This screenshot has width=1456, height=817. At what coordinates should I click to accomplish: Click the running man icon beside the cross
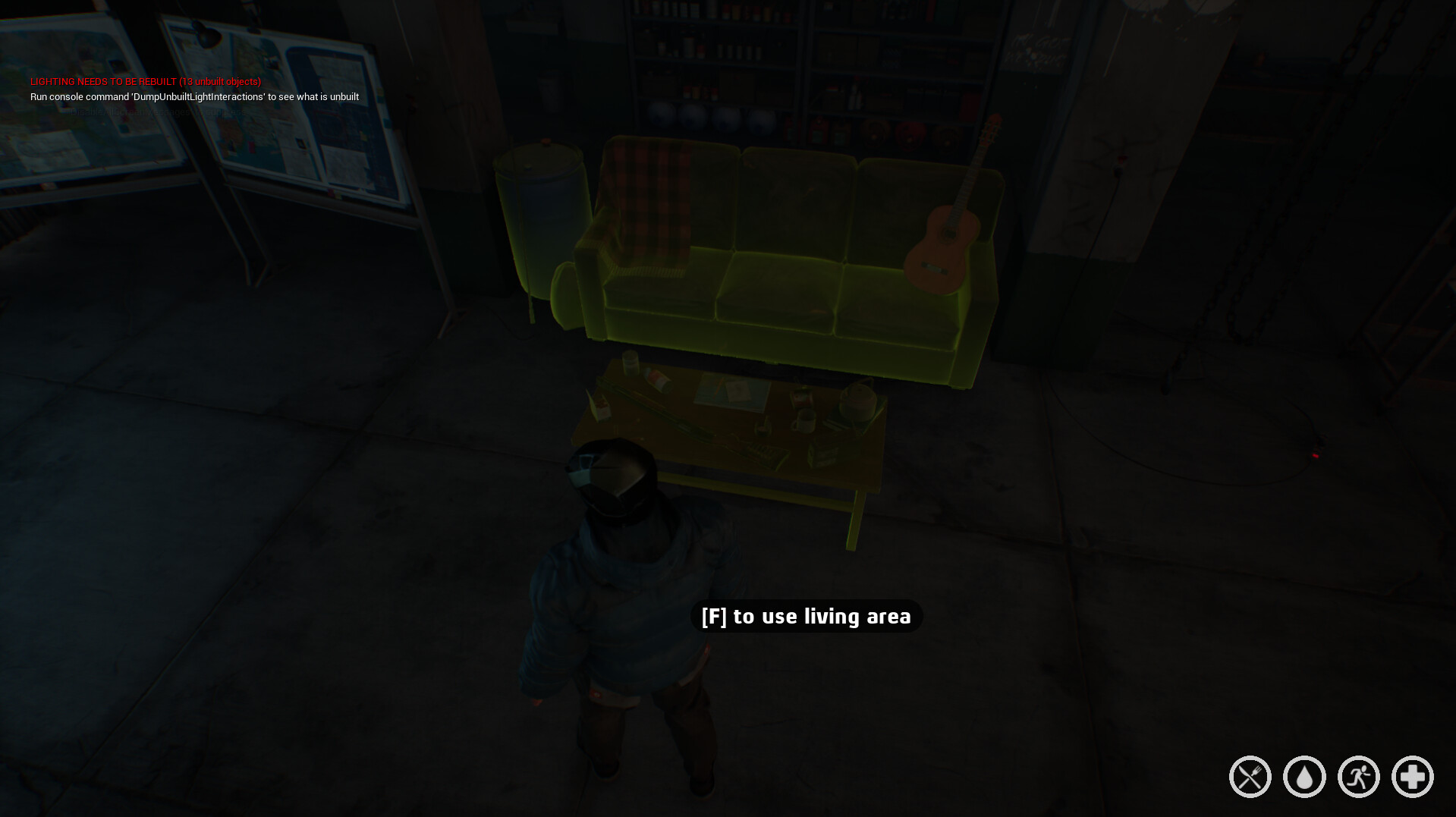(x=1357, y=776)
